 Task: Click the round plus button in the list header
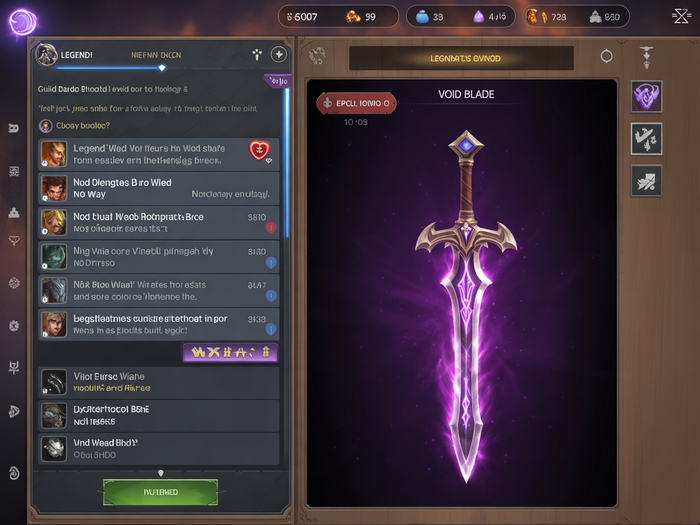[x=279, y=55]
